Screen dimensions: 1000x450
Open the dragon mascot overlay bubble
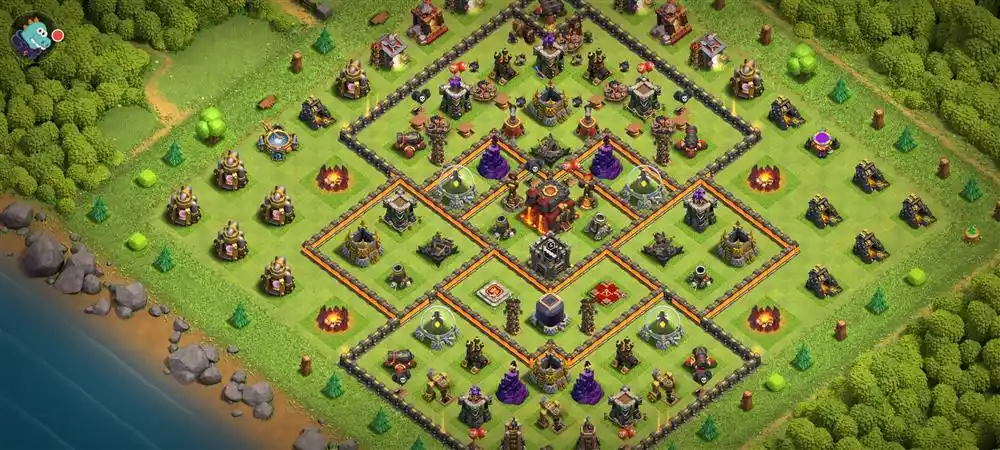(32, 38)
